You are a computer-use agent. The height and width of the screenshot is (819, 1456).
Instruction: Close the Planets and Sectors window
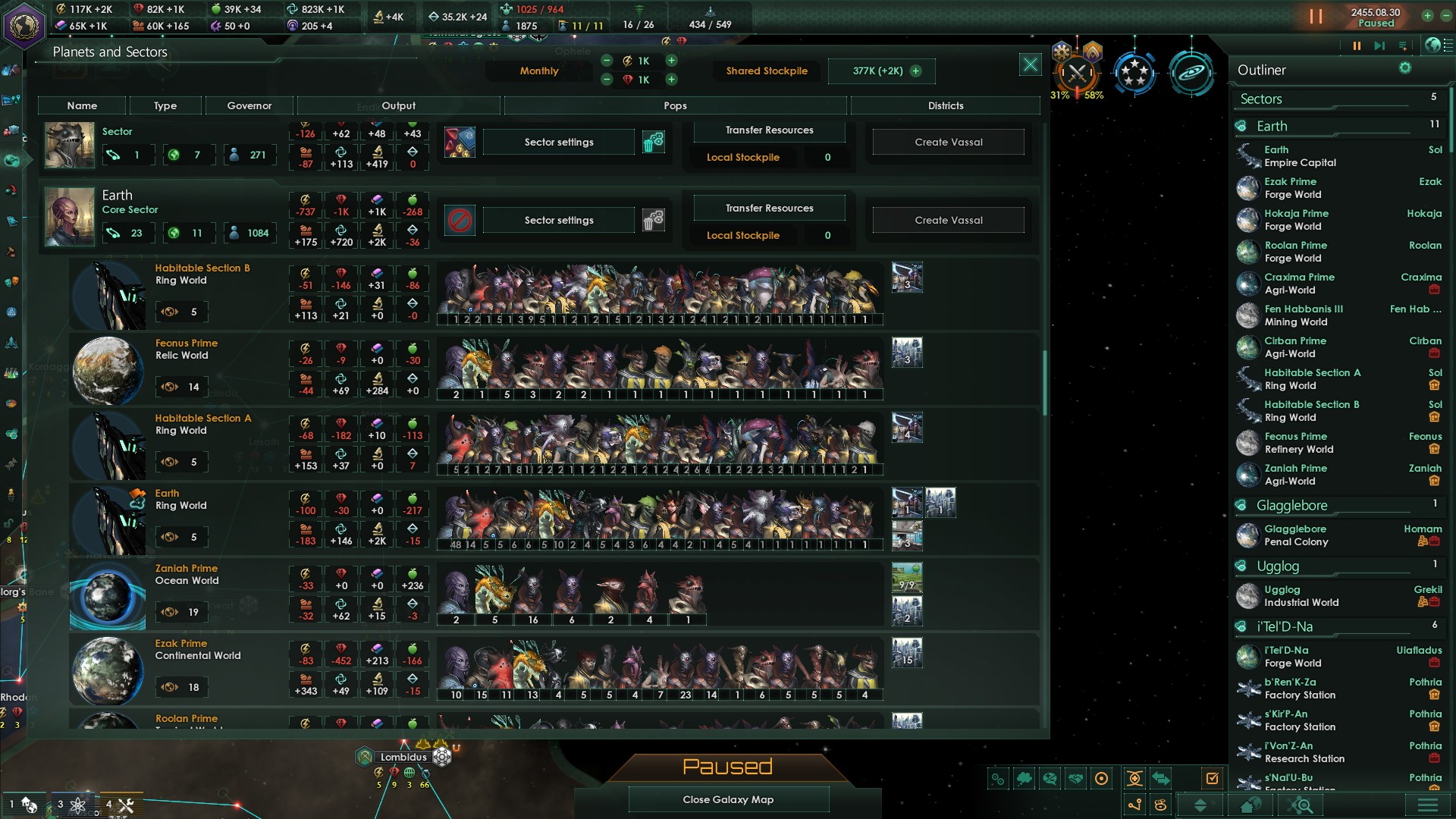(x=1030, y=65)
